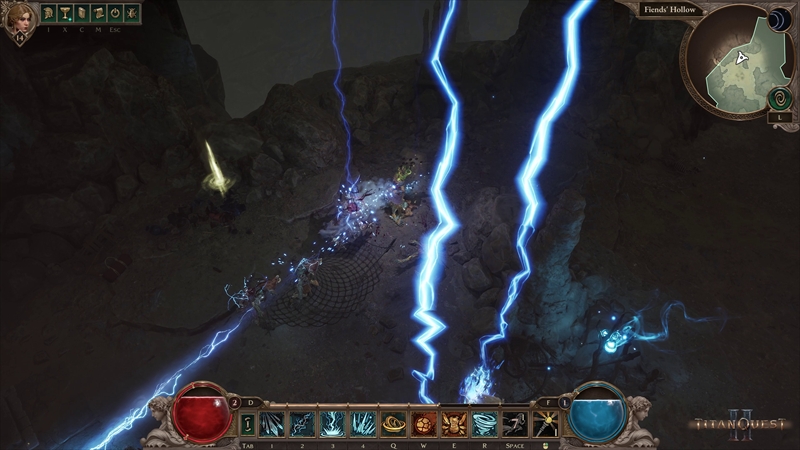Activate the lightning burst ground skill
The height and width of the screenshot is (450, 800).
tap(332, 424)
